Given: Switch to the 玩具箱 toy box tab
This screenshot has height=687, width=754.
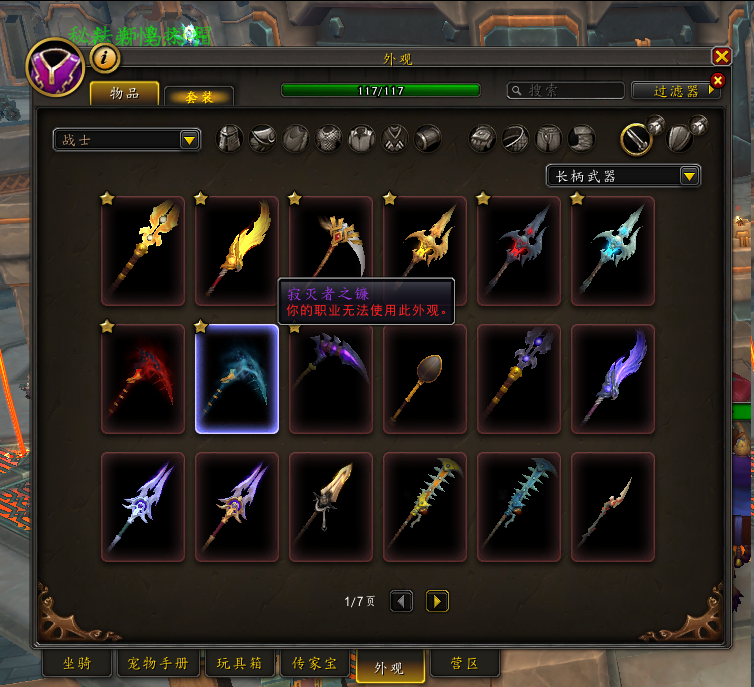Looking at the screenshot, I should [x=238, y=663].
